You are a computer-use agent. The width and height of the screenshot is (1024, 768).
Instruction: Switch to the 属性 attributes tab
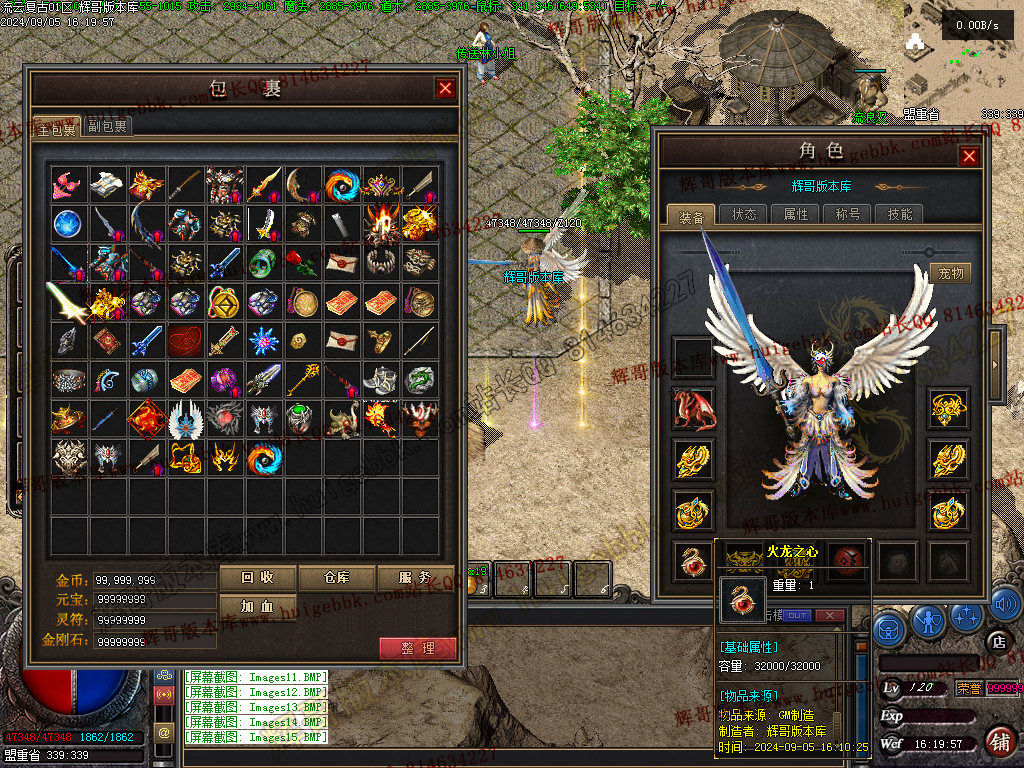point(795,214)
